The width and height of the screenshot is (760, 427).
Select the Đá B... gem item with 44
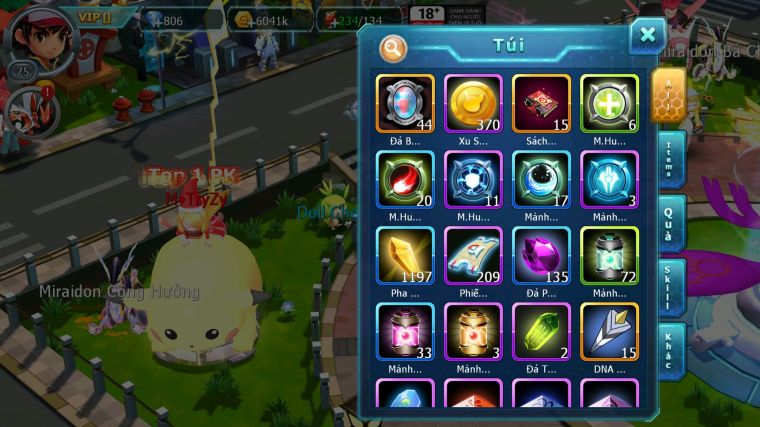[405, 104]
